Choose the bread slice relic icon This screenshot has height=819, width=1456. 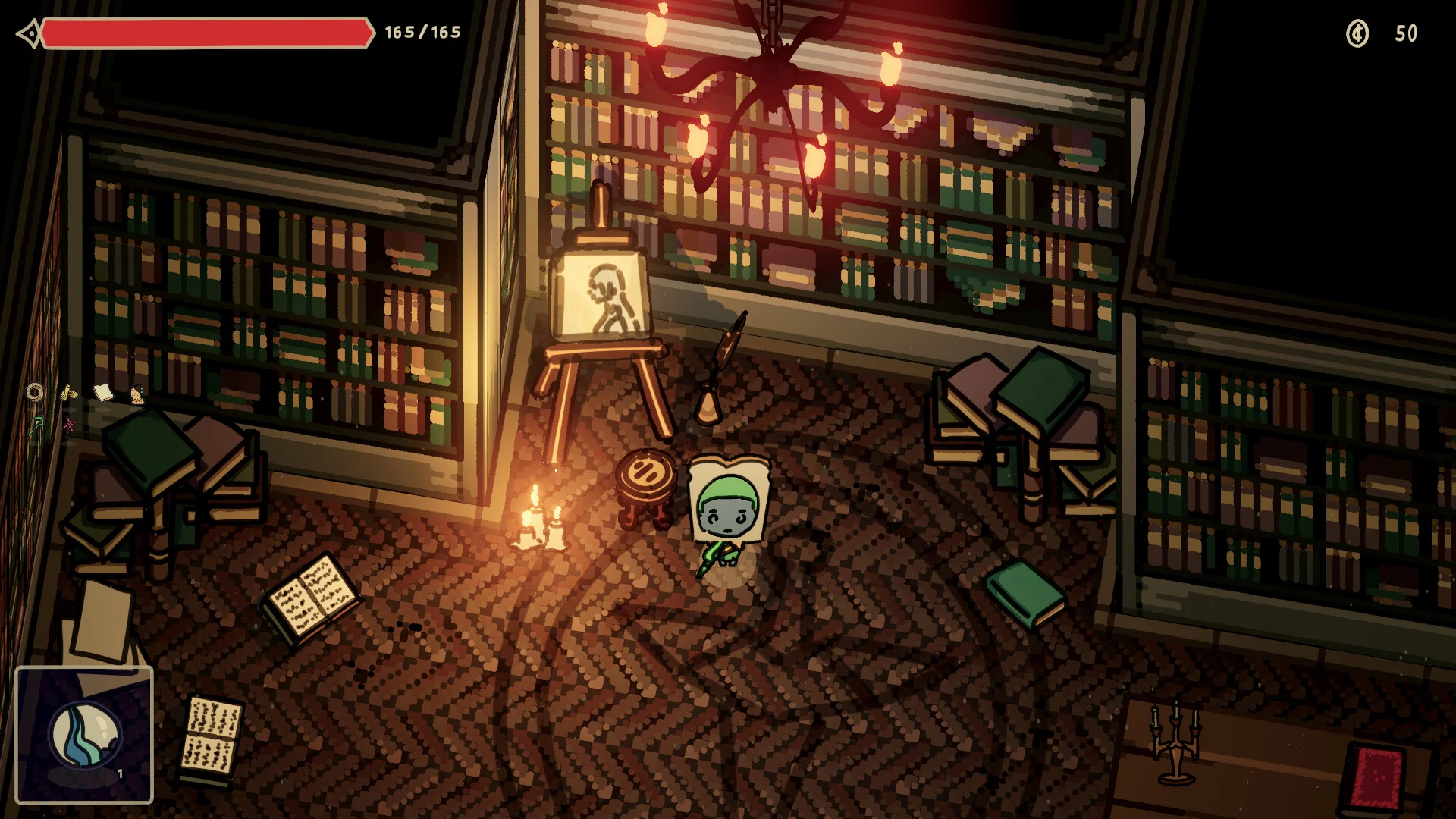click(x=103, y=391)
